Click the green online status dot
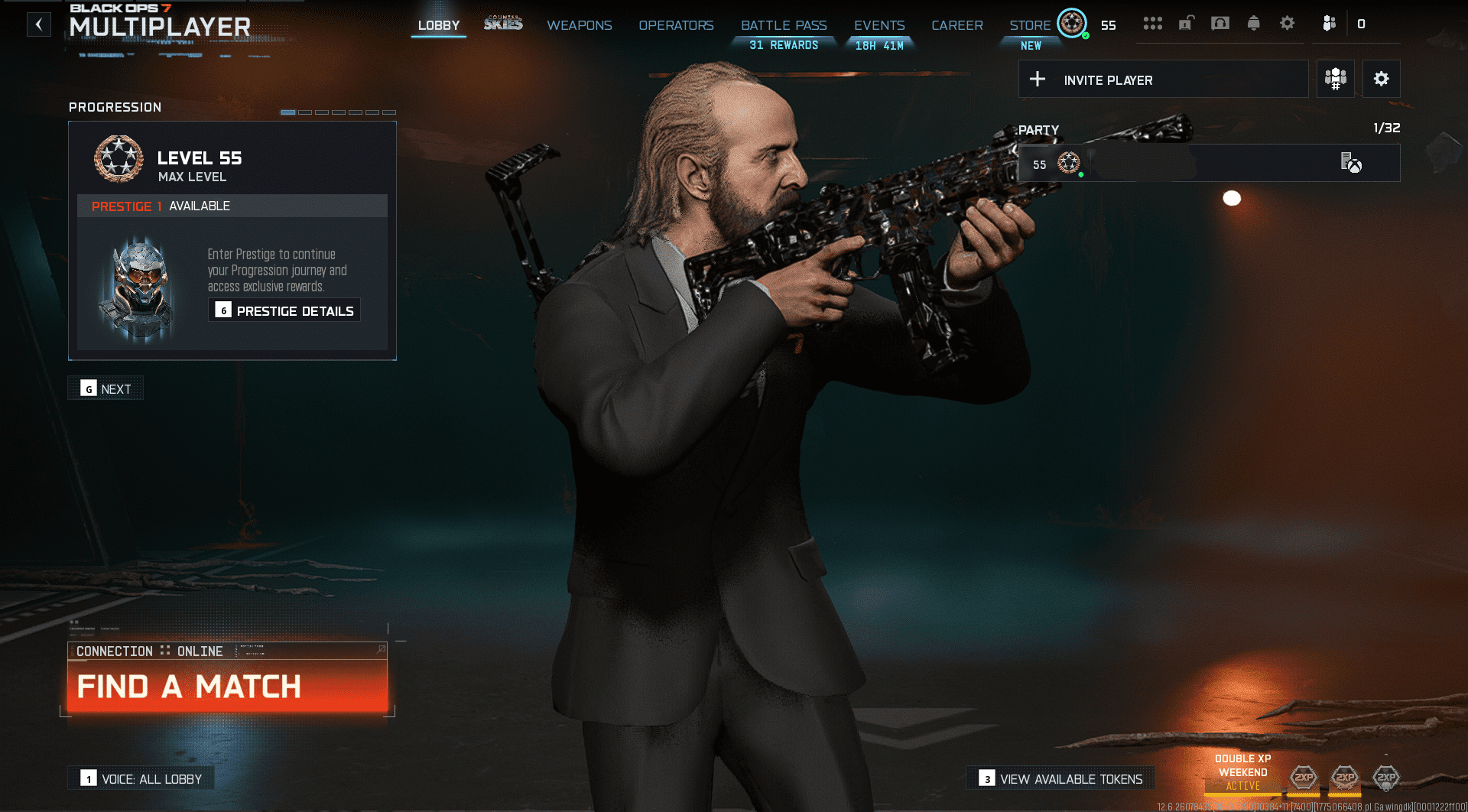 click(x=1081, y=174)
